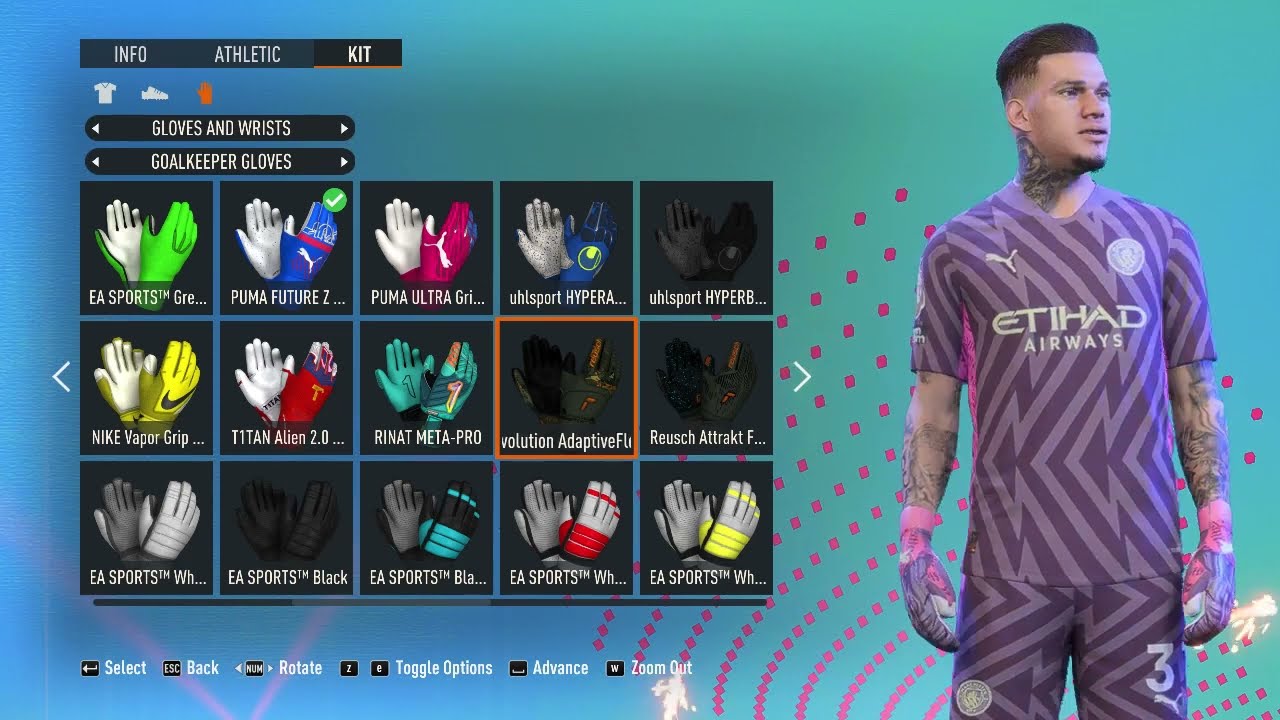Choose the all-black EA SPORTS Black gloves

coord(286,527)
